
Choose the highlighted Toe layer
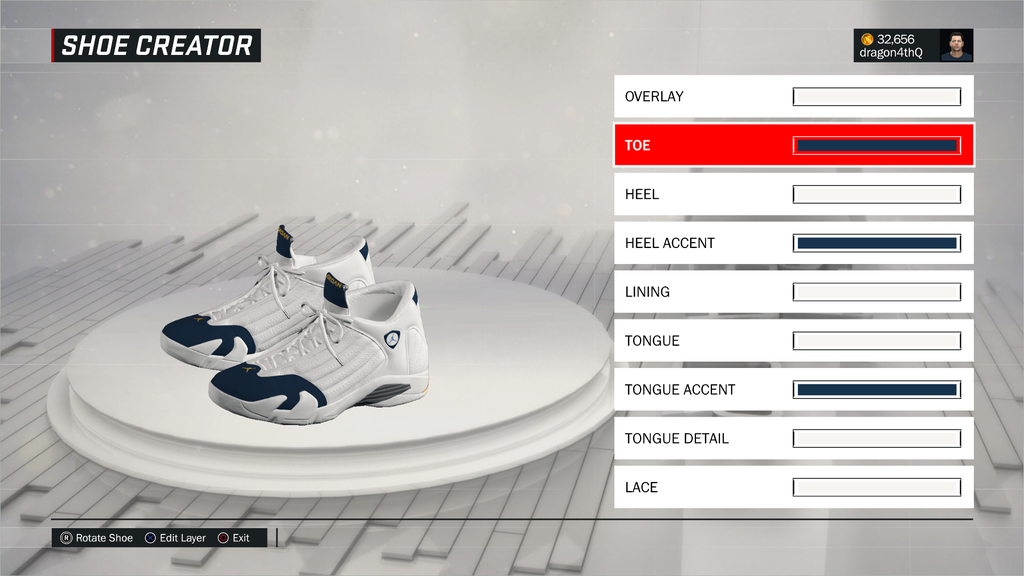pos(700,146)
